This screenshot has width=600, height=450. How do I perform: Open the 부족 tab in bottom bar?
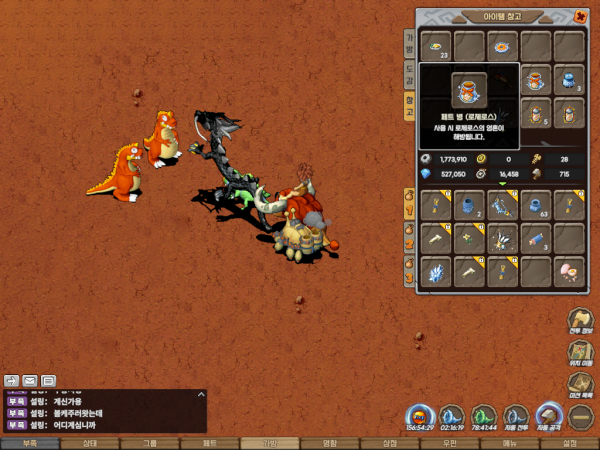[x=29, y=442]
